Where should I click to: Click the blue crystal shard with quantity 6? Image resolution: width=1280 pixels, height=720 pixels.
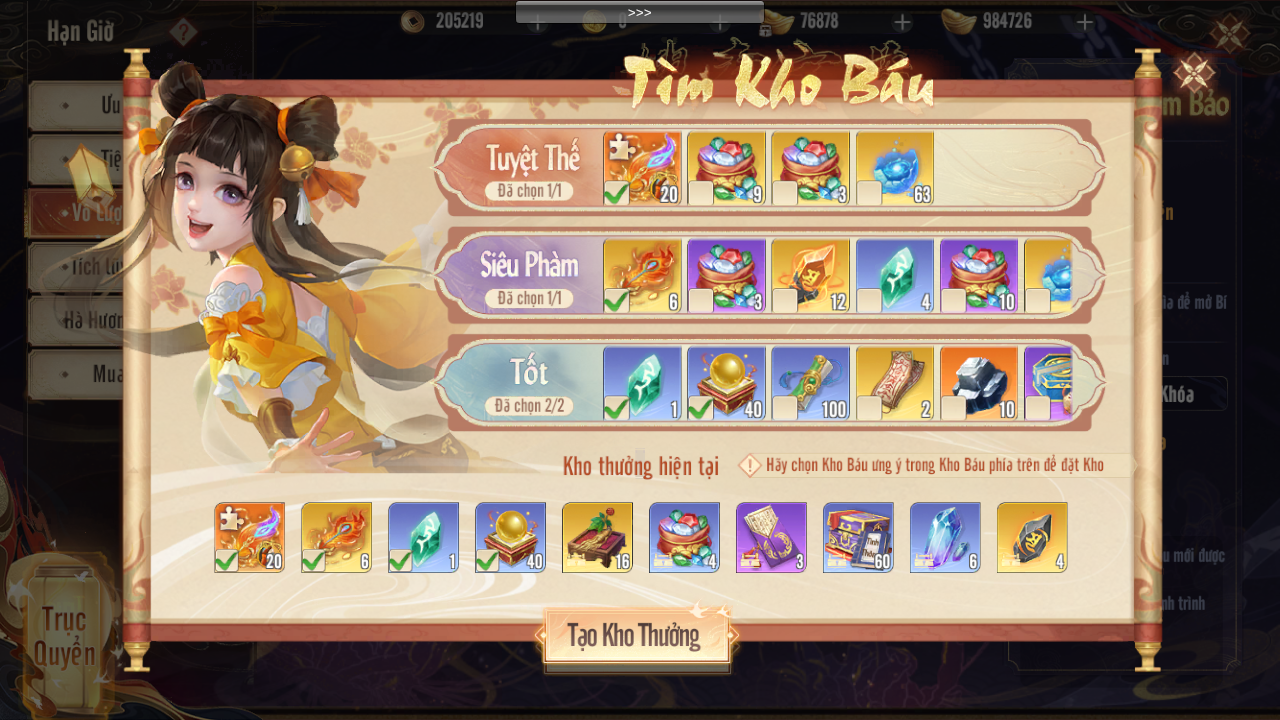click(945, 537)
